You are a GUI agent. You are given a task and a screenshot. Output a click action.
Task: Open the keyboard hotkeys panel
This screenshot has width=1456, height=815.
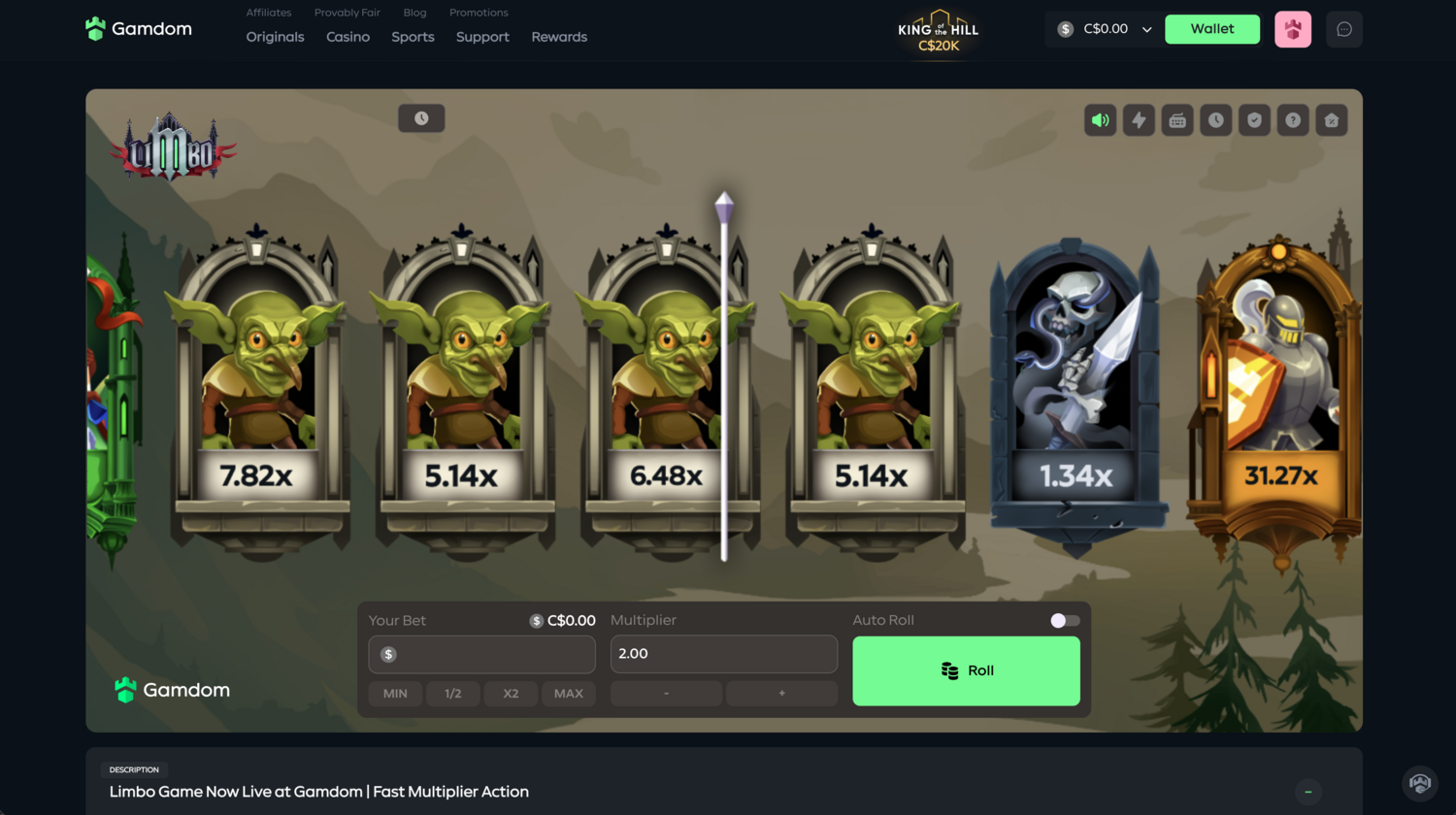[x=1177, y=120]
